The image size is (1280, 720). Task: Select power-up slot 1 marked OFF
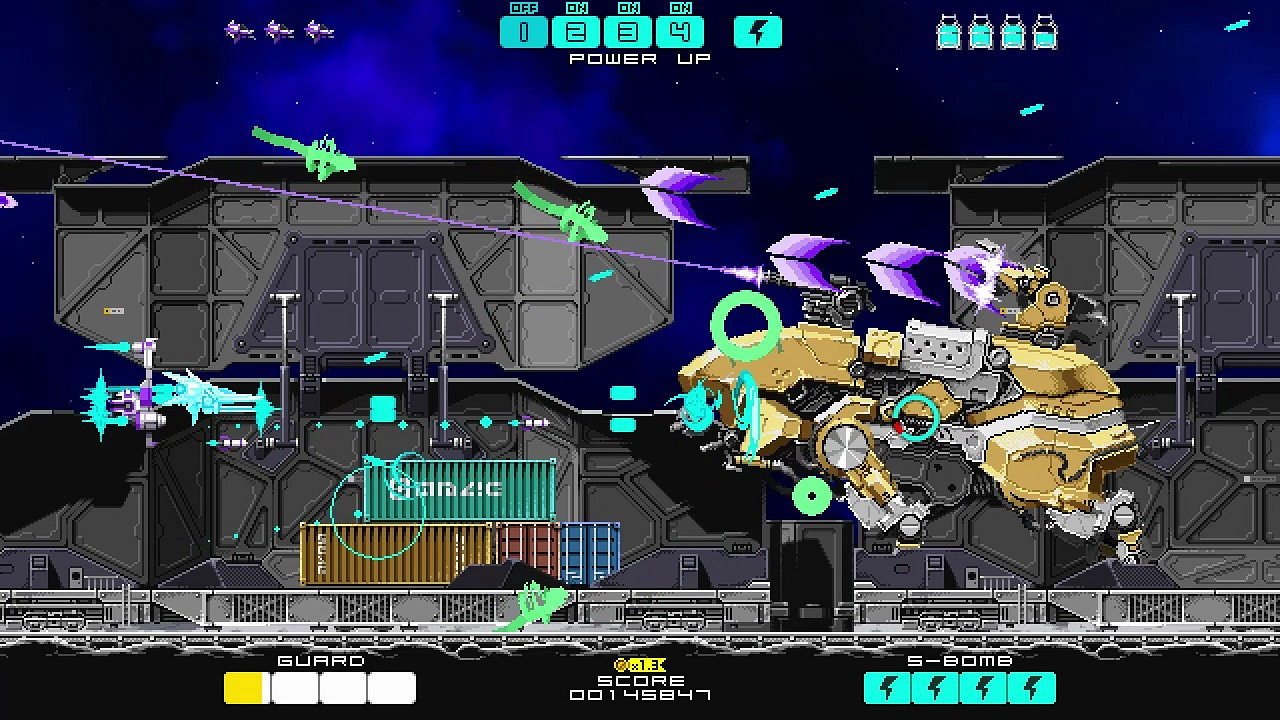click(x=524, y=32)
